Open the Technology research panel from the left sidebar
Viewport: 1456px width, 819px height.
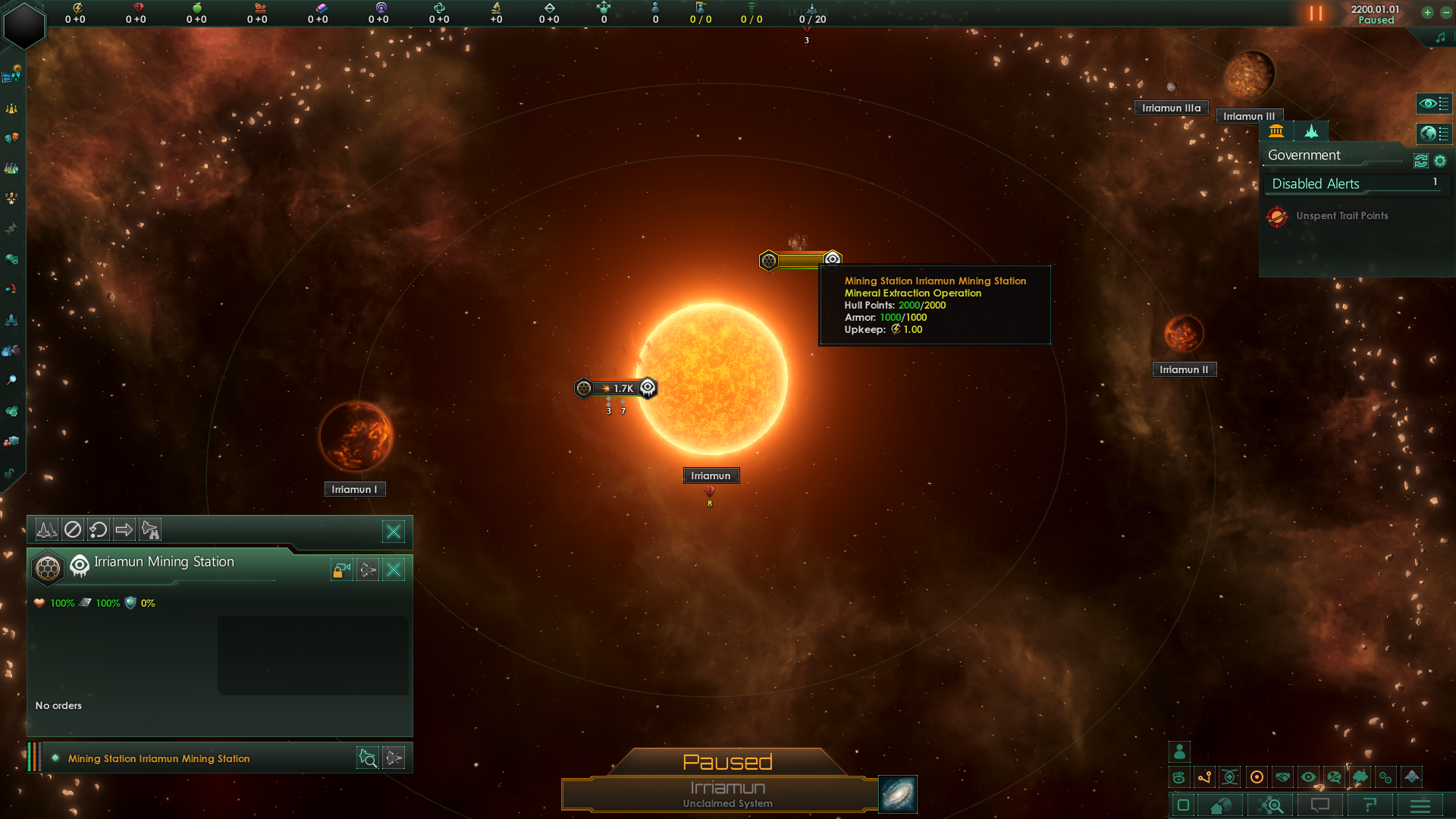(x=11, y=168)
